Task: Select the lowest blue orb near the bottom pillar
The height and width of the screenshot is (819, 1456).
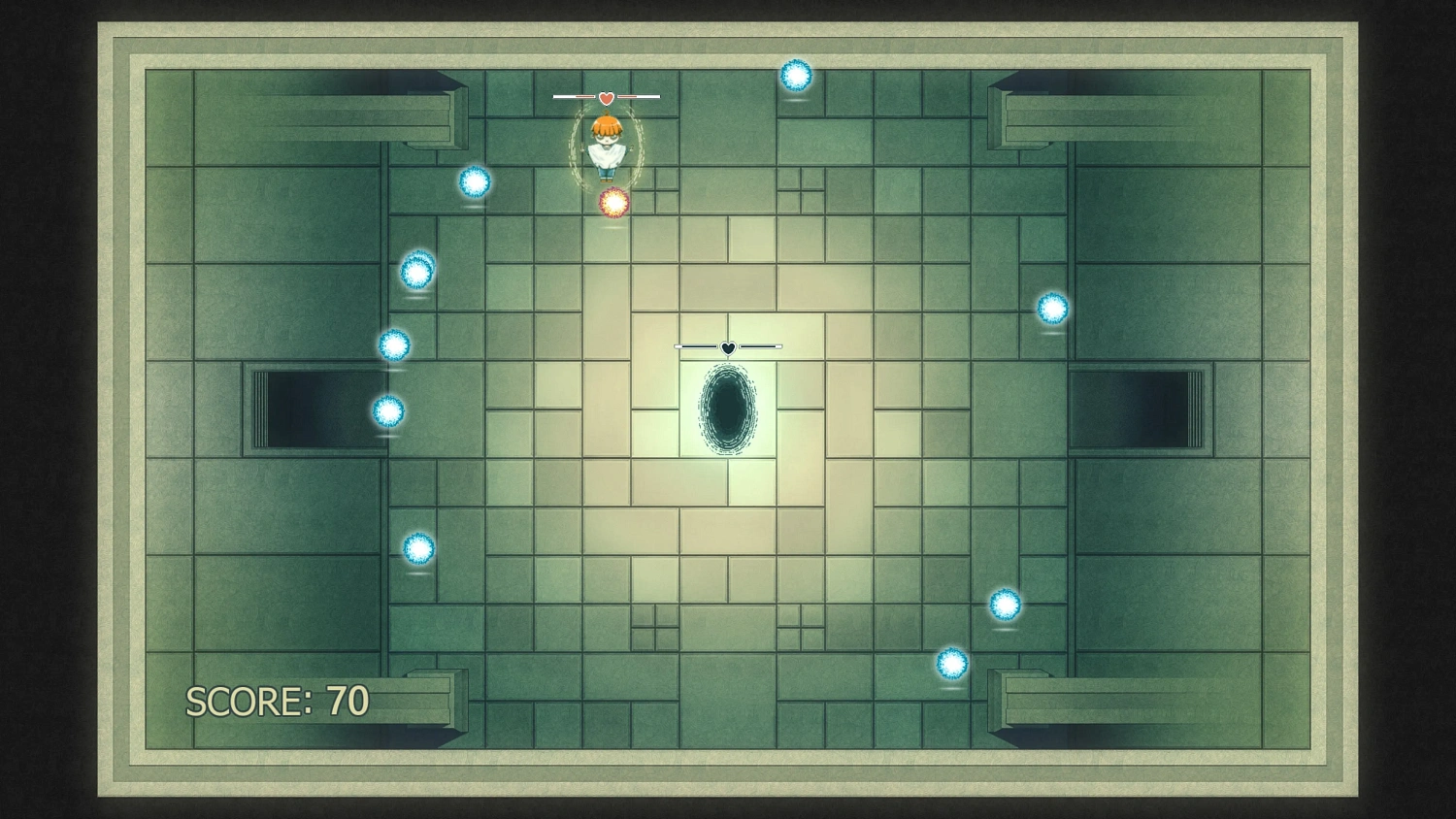Action: (950, 664)
